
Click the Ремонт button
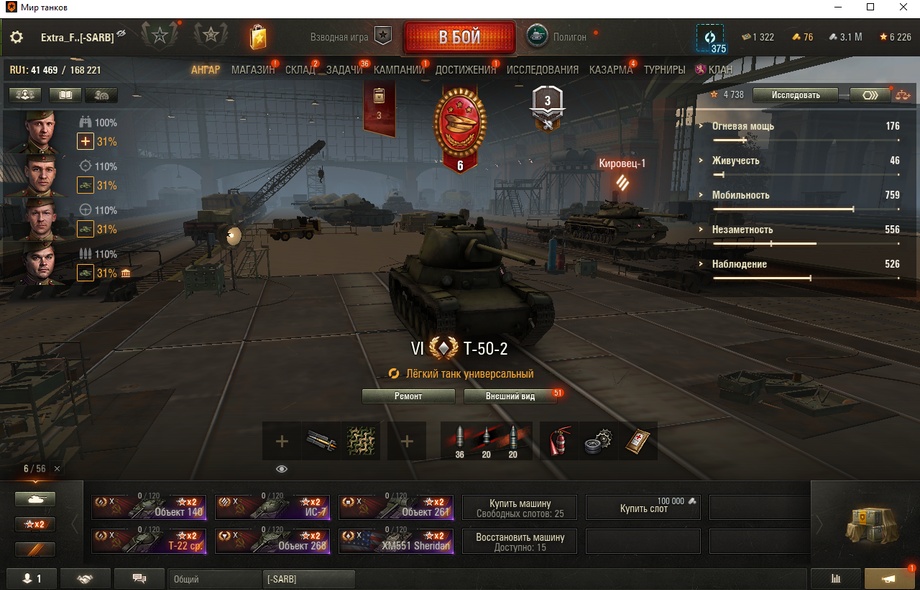(408, 396)
